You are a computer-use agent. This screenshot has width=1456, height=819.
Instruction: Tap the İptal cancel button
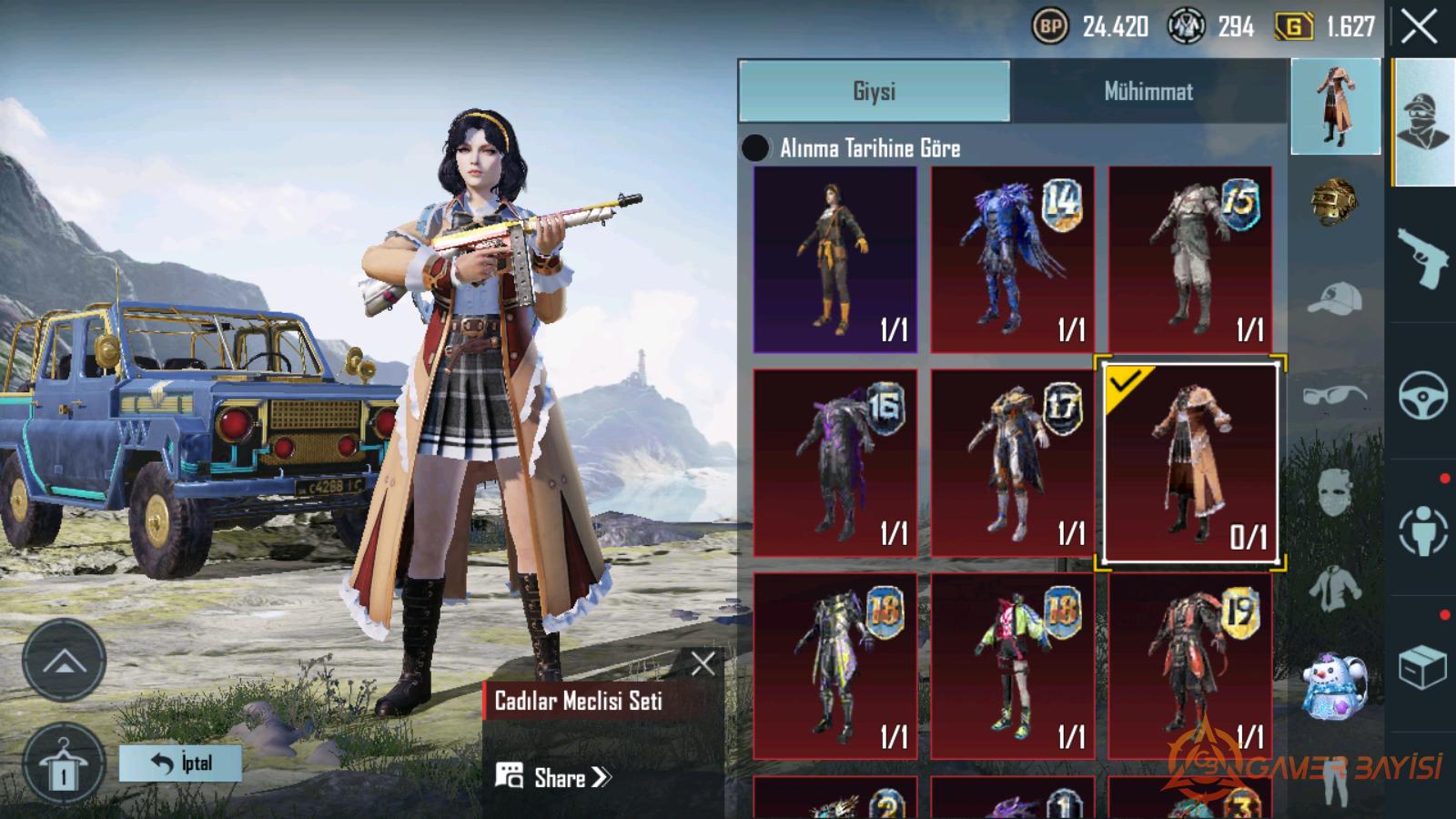(181, 763)
